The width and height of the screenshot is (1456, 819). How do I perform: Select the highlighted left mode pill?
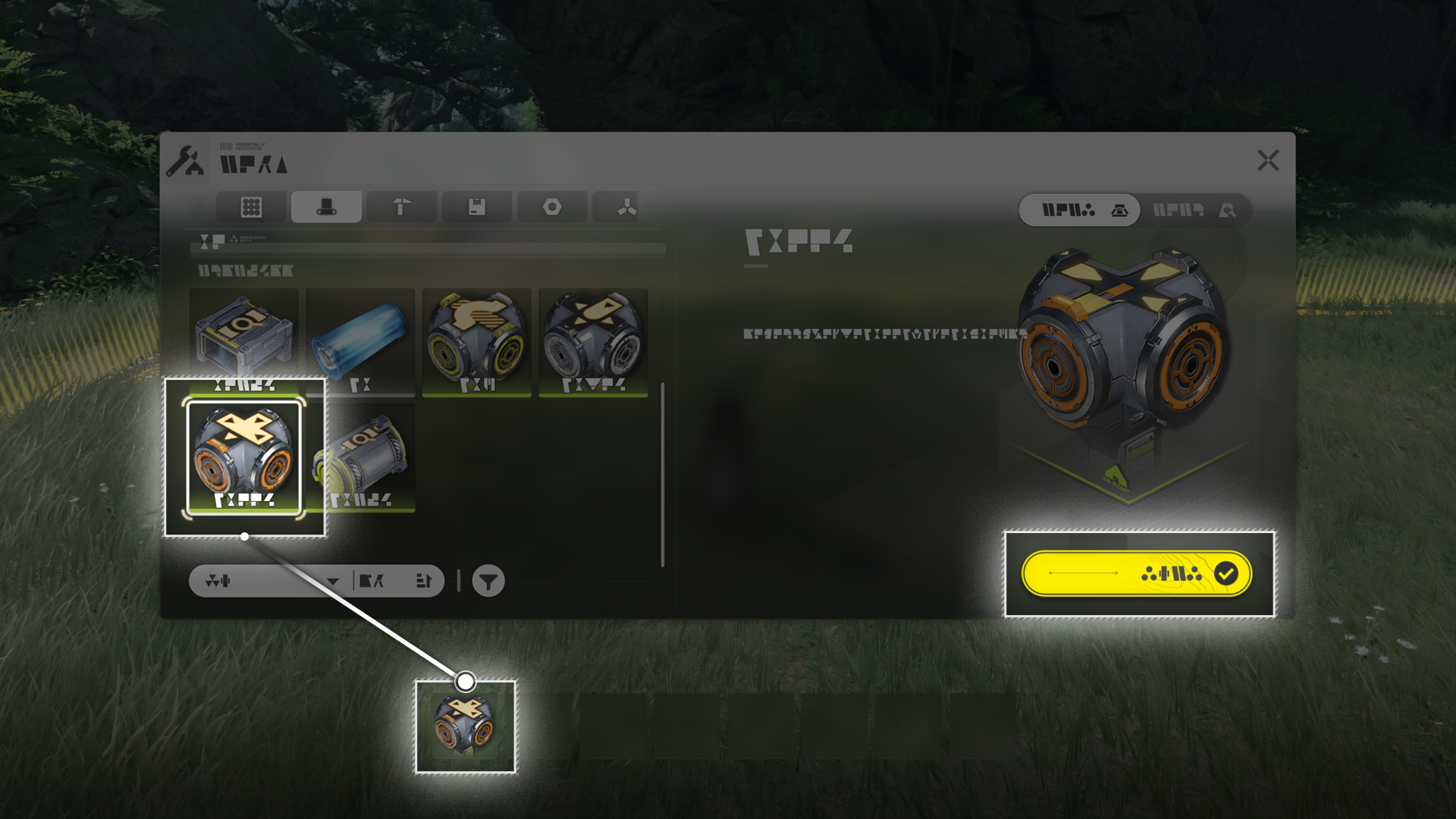point(1078,210)
